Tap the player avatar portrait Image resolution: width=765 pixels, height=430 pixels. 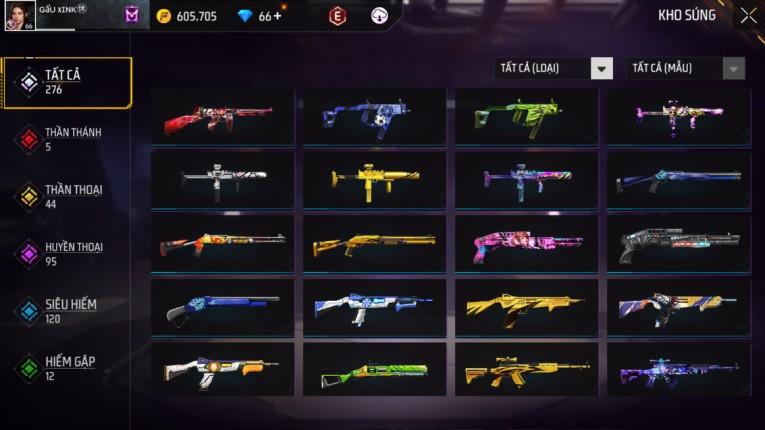coord(19,17)
